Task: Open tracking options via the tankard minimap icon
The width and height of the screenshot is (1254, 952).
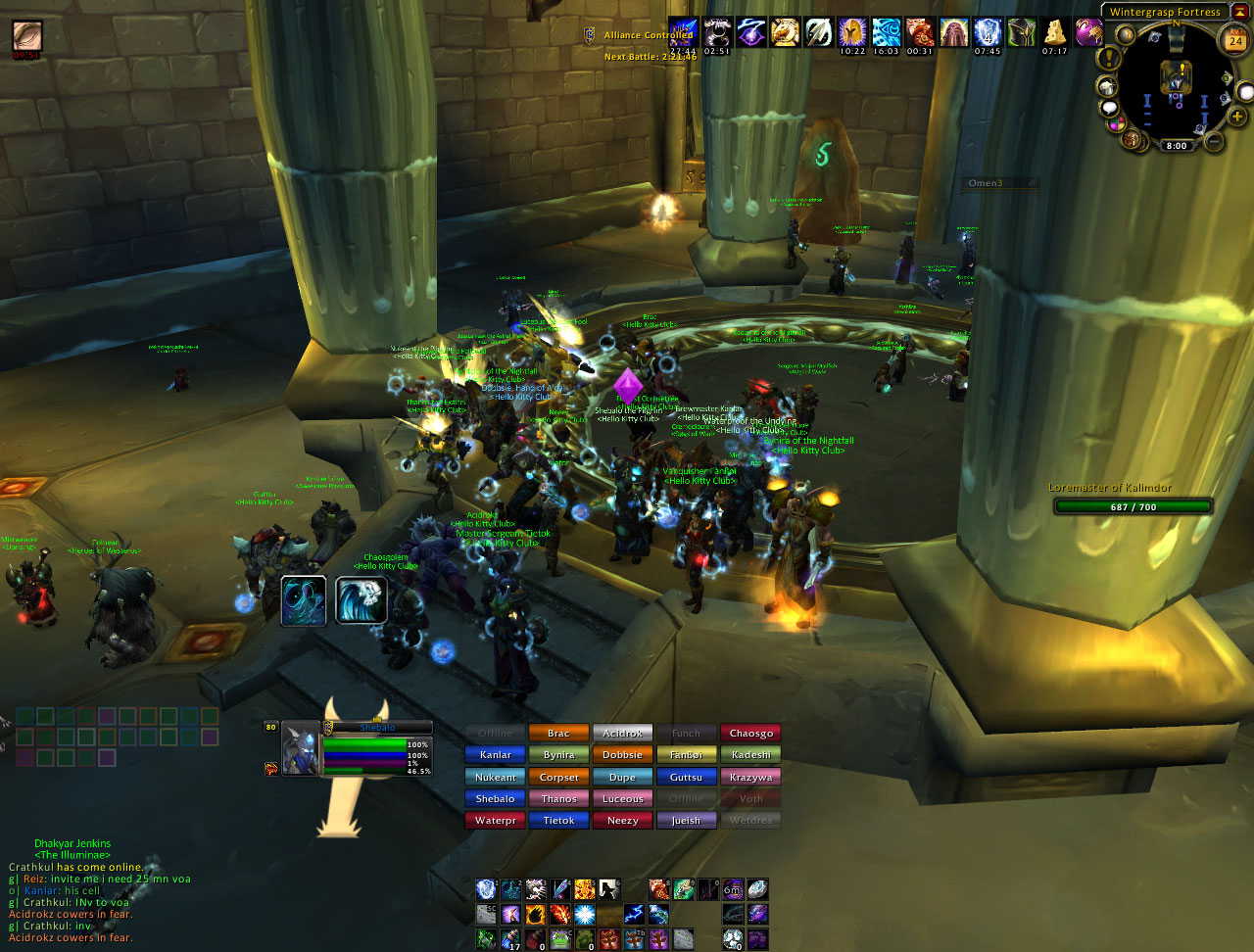Action: pyautogui.click(x=1108, y=85)
